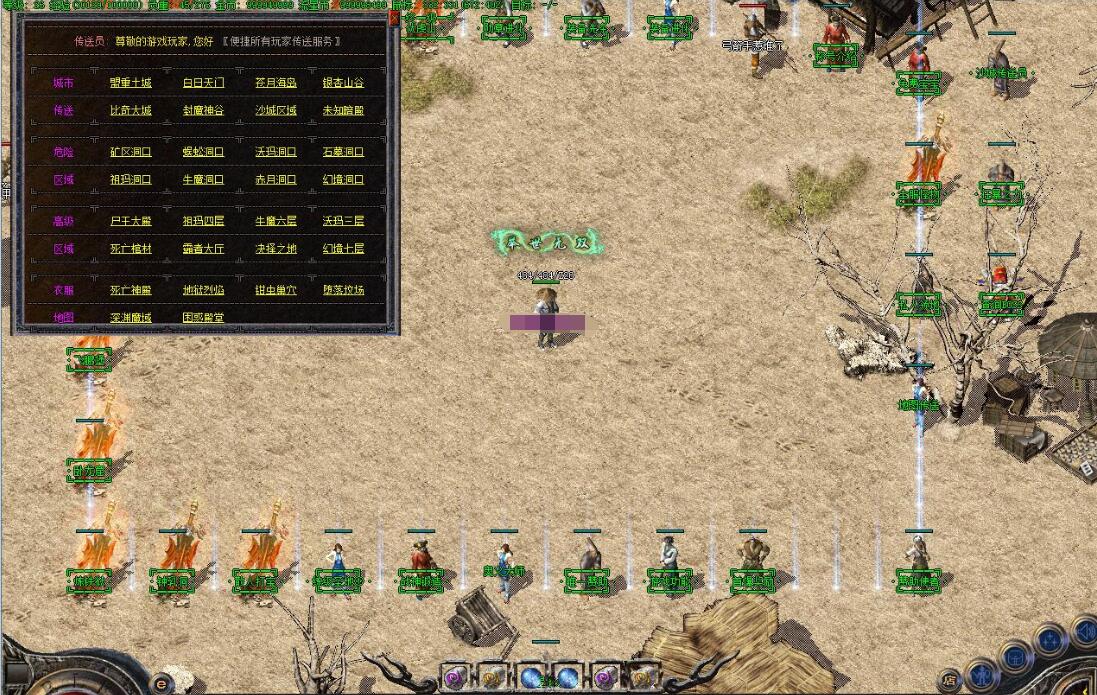Choose the 封魔神谷 teleport link
The height and width of the screenshot is (695, 1097).
203,111
